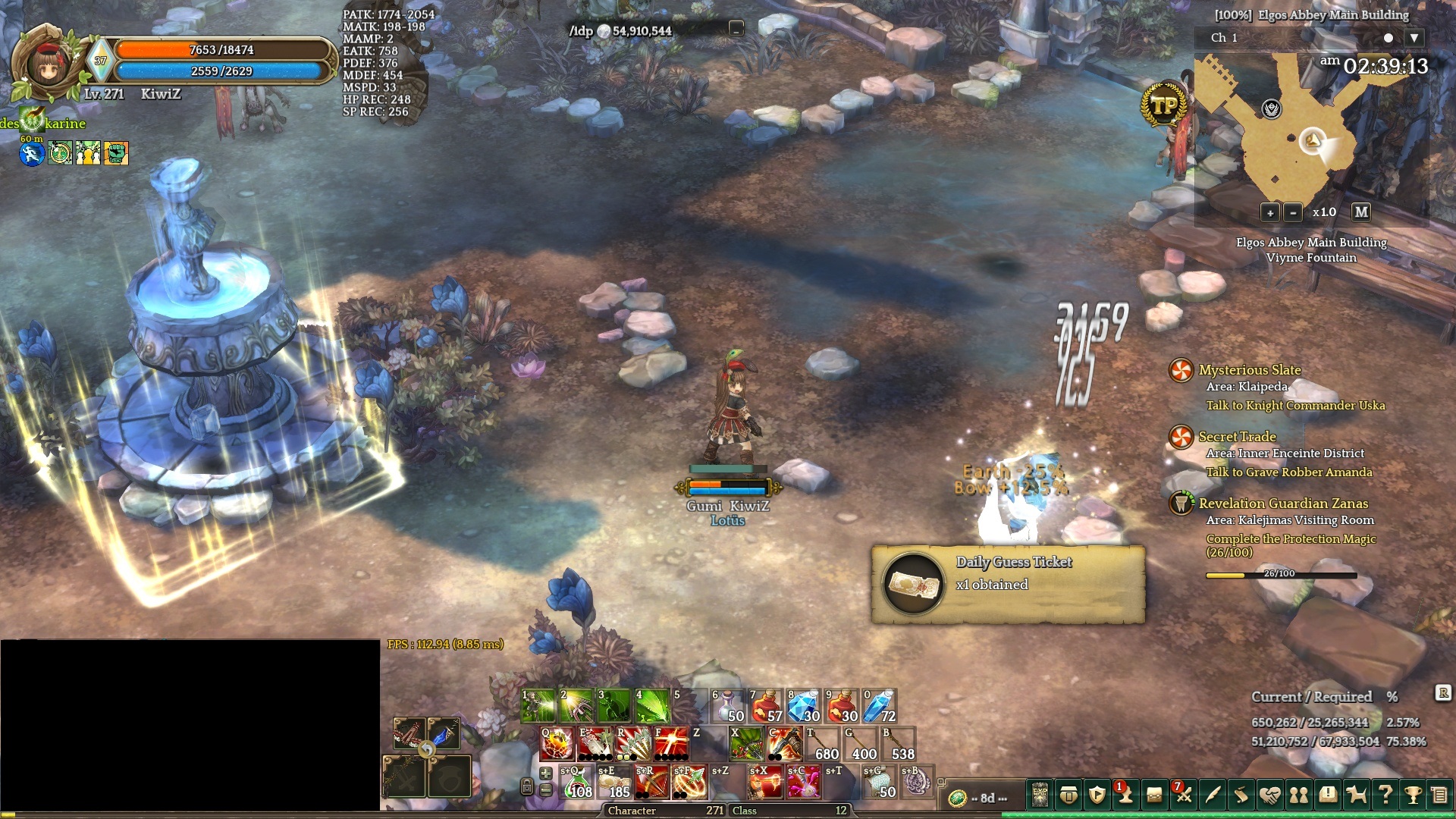Minimize the silver currency bar at top
Image resolution: width=1456 pixels, height=819 pixels.
[x=736, y=30]
